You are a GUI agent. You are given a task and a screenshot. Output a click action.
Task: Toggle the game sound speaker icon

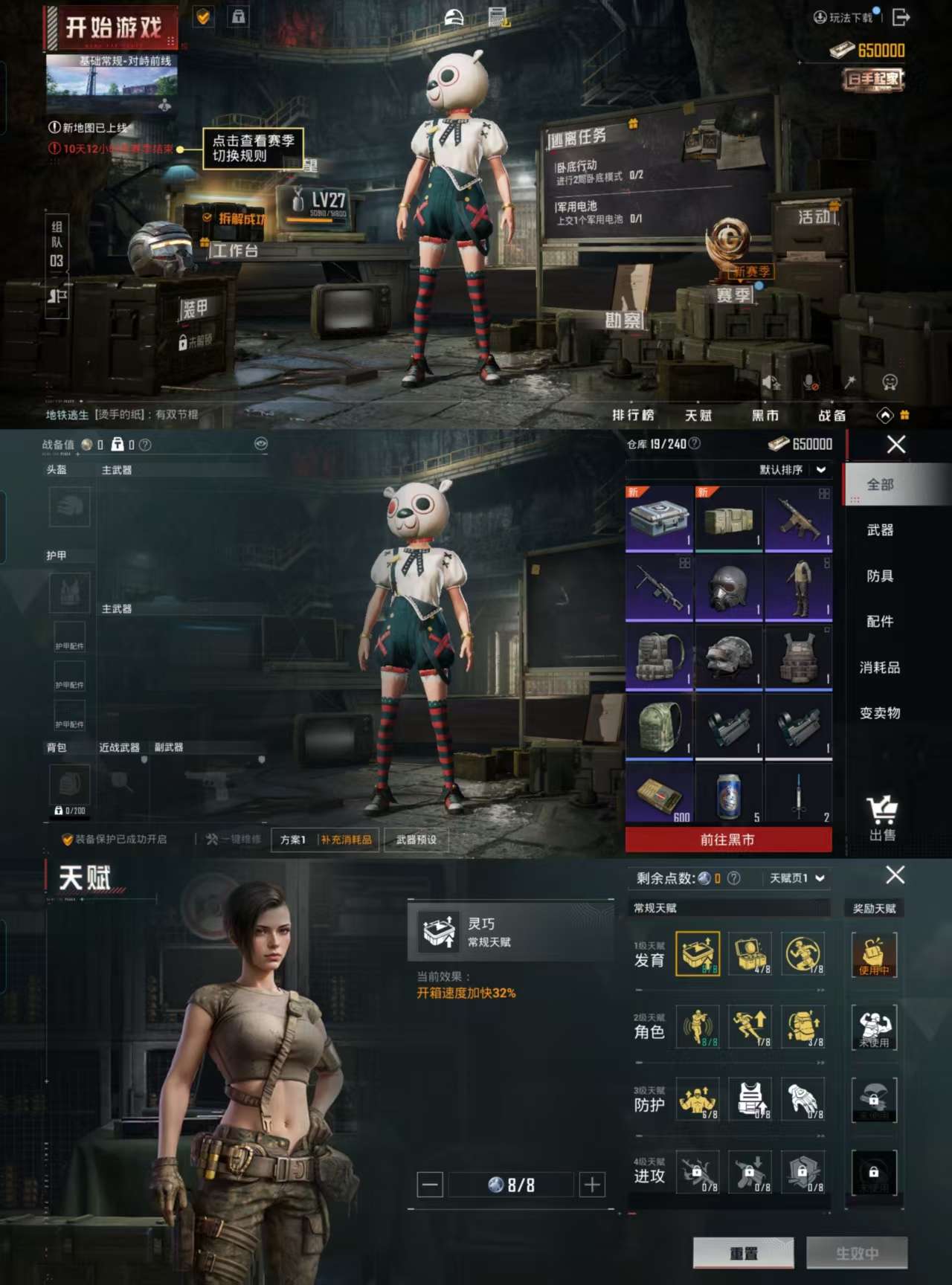click(x=770, y=381)
